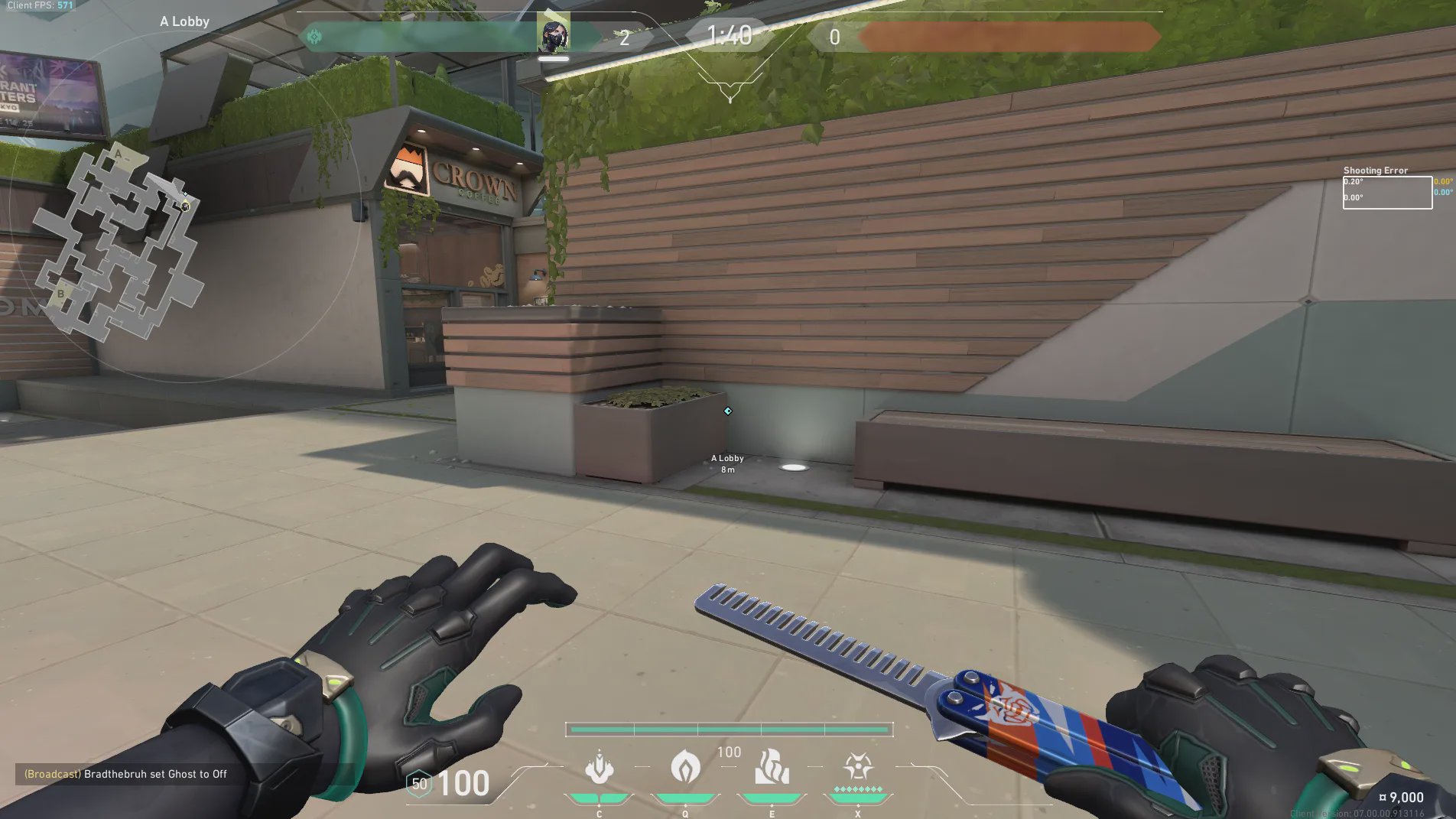Viewport: 1456px width, 819px height.
Task: Select the Poison Cloud ability icon
Action: pyautogui.click(x=685, y=767)
